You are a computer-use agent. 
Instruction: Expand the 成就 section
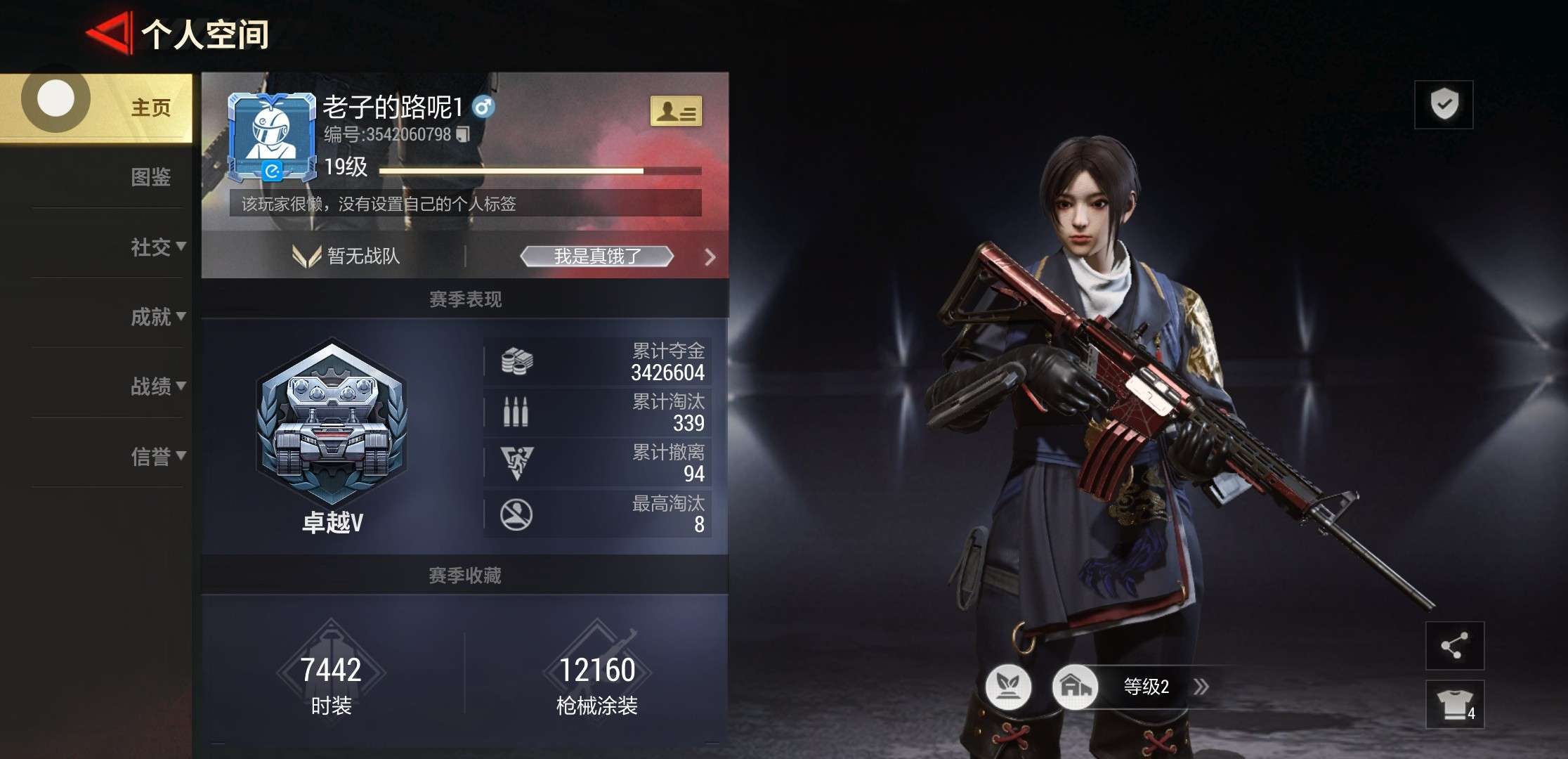pos(157,316)
